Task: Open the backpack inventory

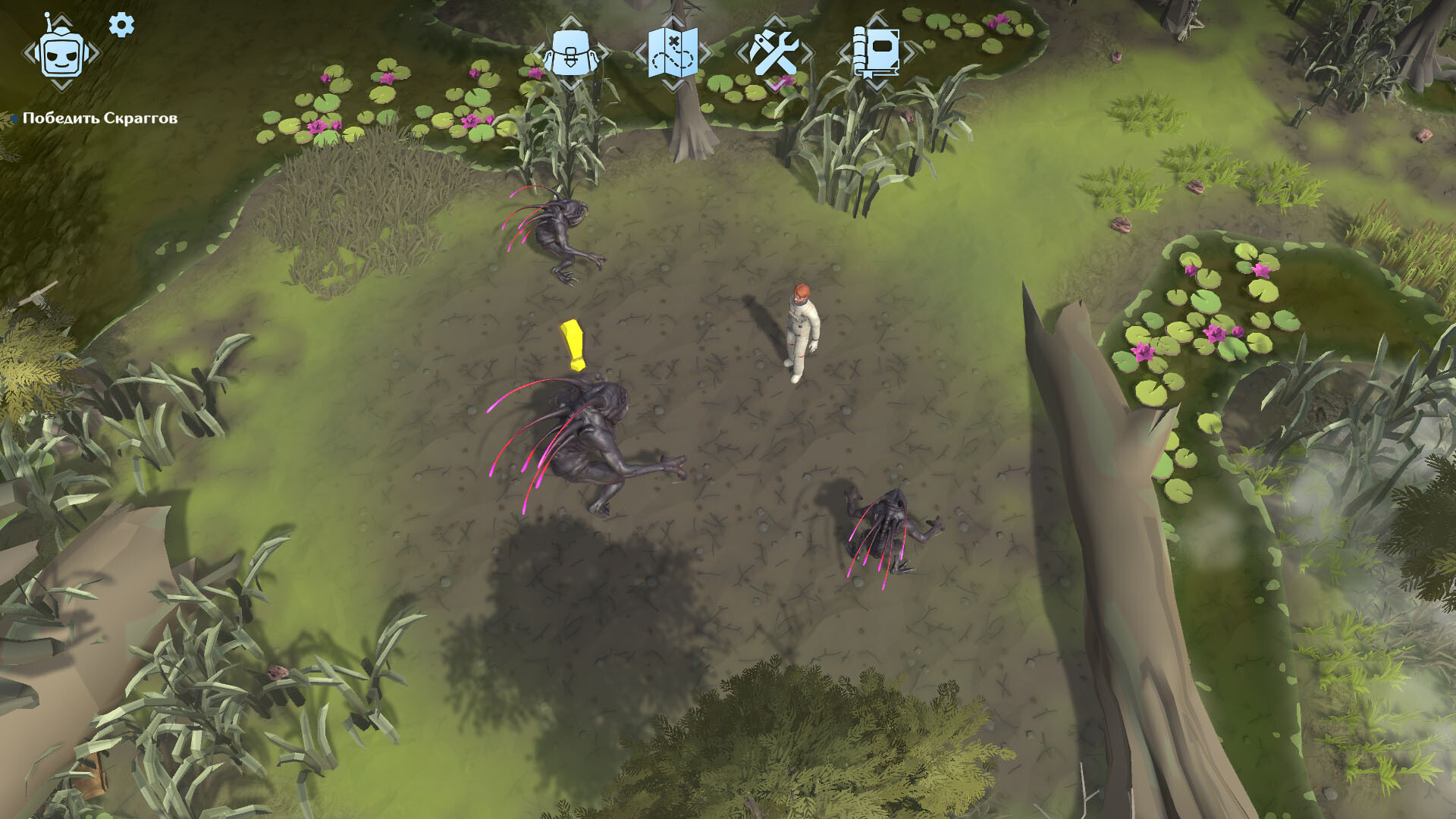Action: 571,52
